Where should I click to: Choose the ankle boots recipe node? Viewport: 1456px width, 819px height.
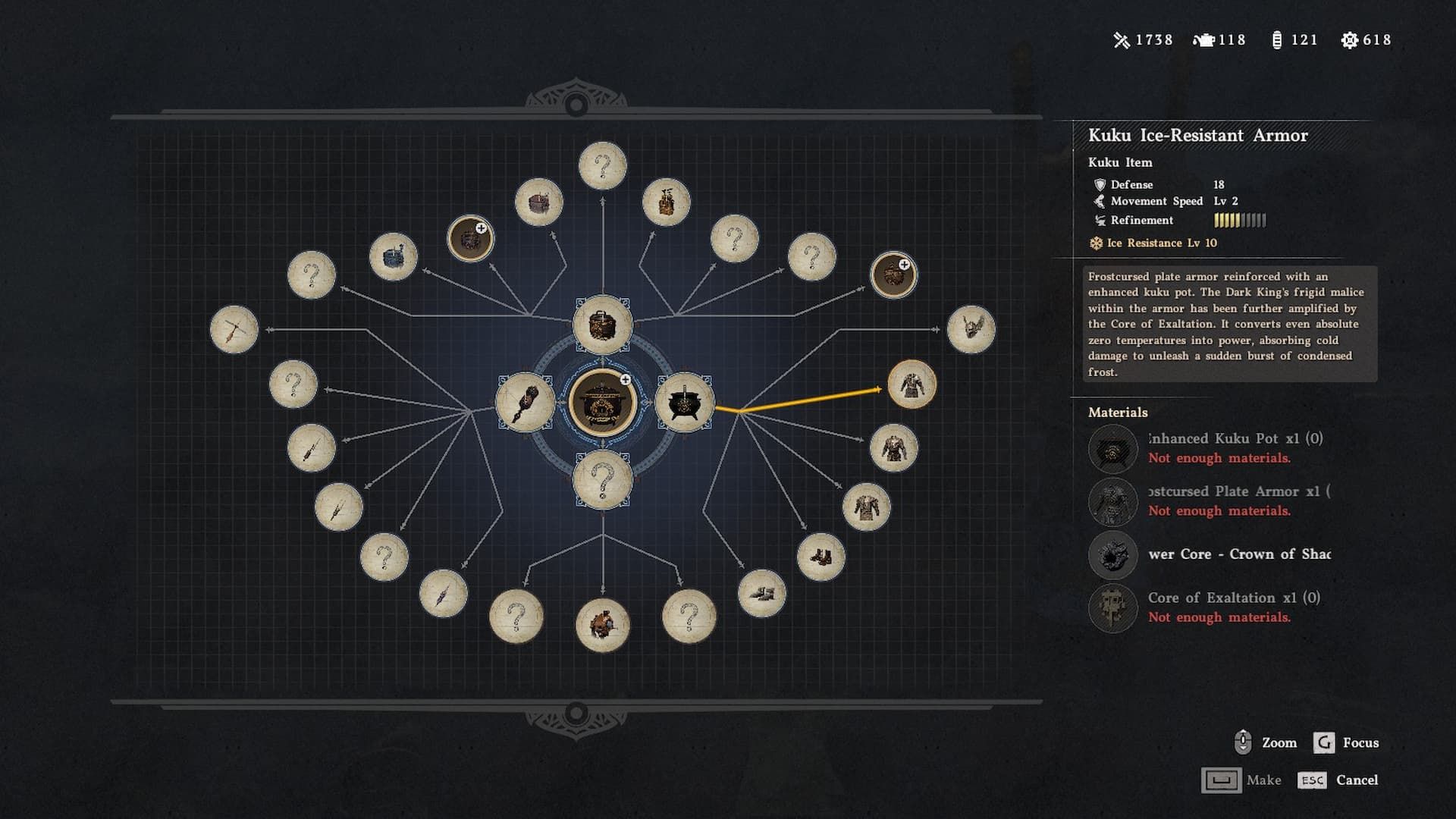pos(821,557)
